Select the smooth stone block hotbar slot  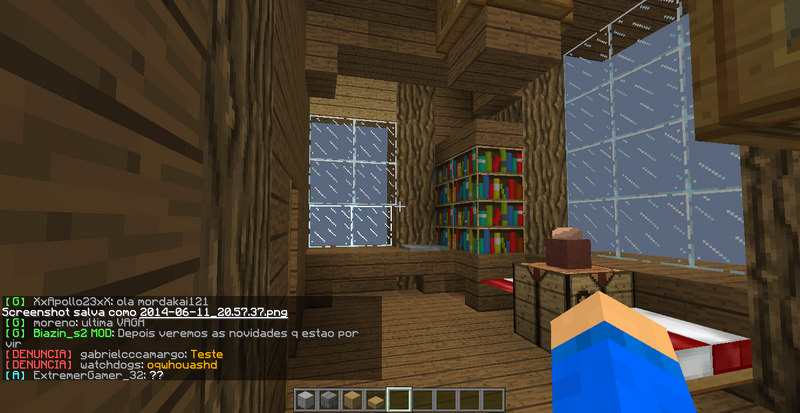(x=305, y=400)
